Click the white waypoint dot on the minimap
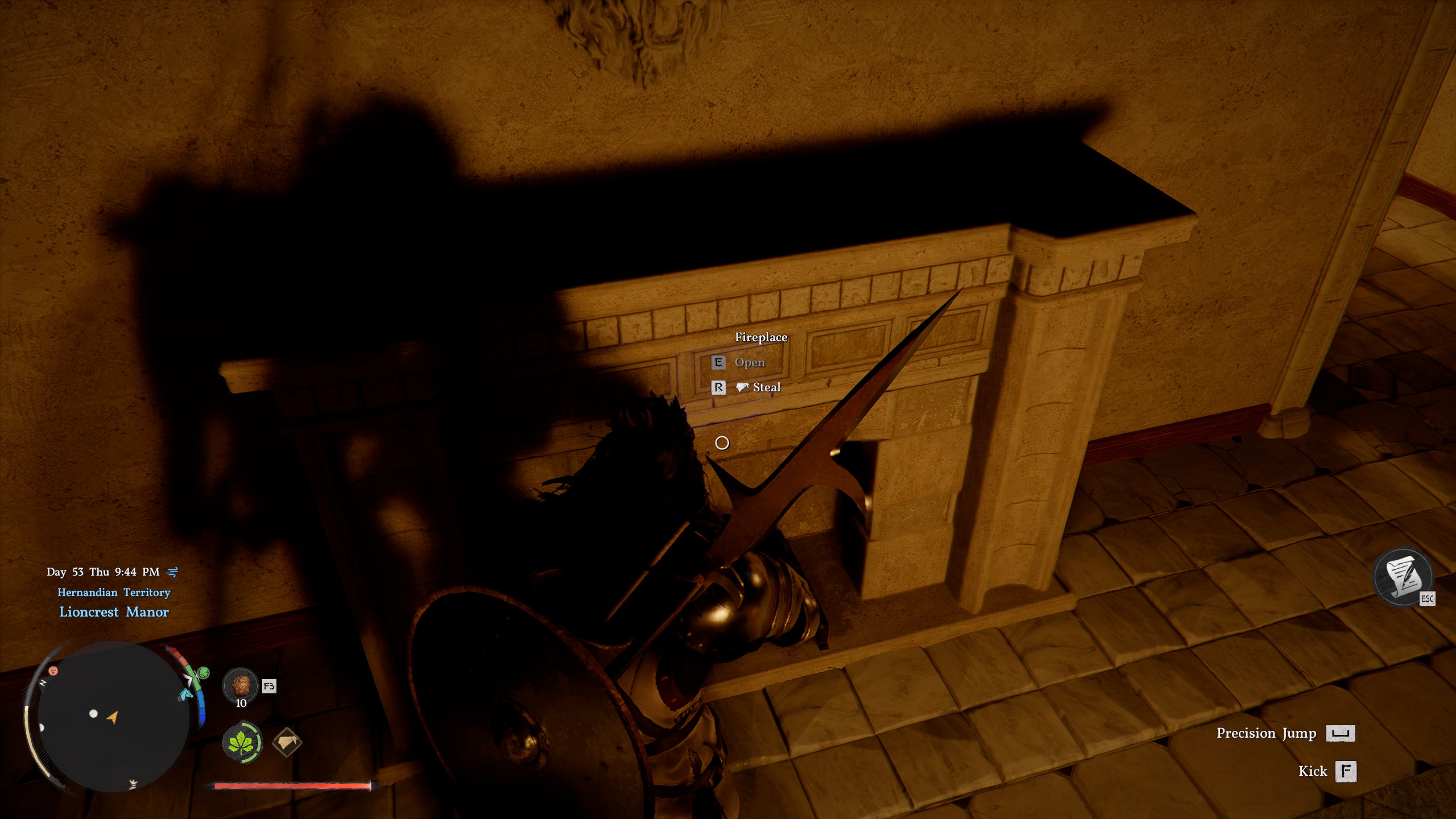Screen dimensions: 1456x819 pyautogui.click(x=93, y=714)
